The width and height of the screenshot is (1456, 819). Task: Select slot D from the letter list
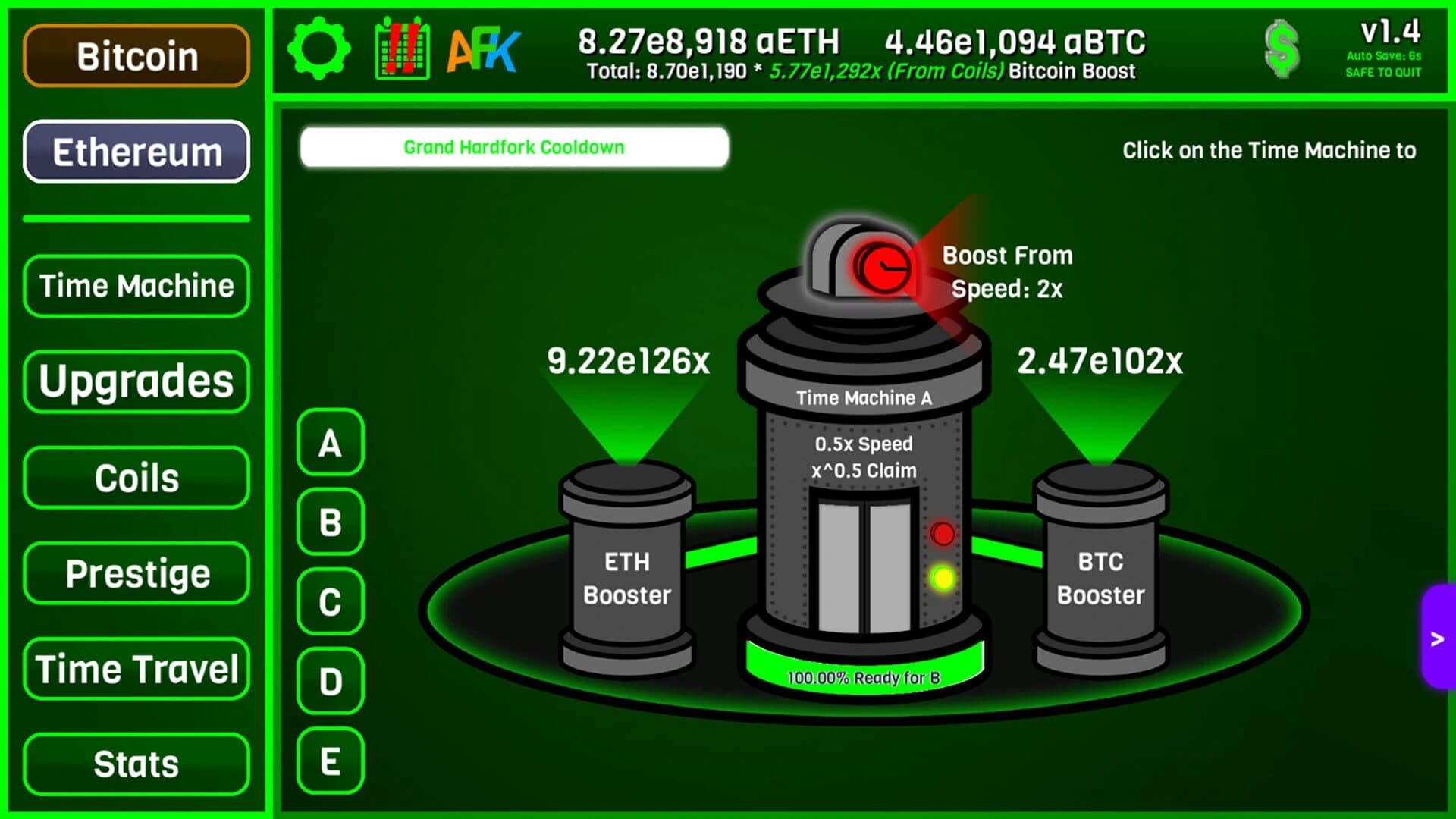[x=329, y=682]
